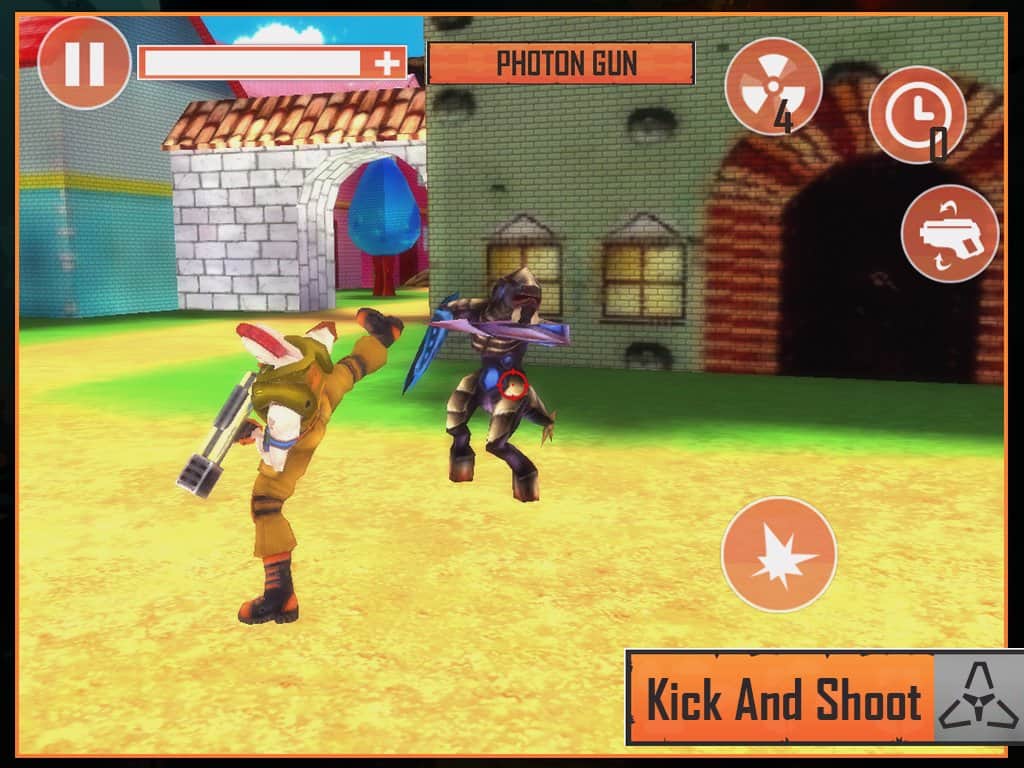Screen dimensions: 1024x768
Task: Click the Kick And Shoot banner
Action: click(x=782, y=699)
